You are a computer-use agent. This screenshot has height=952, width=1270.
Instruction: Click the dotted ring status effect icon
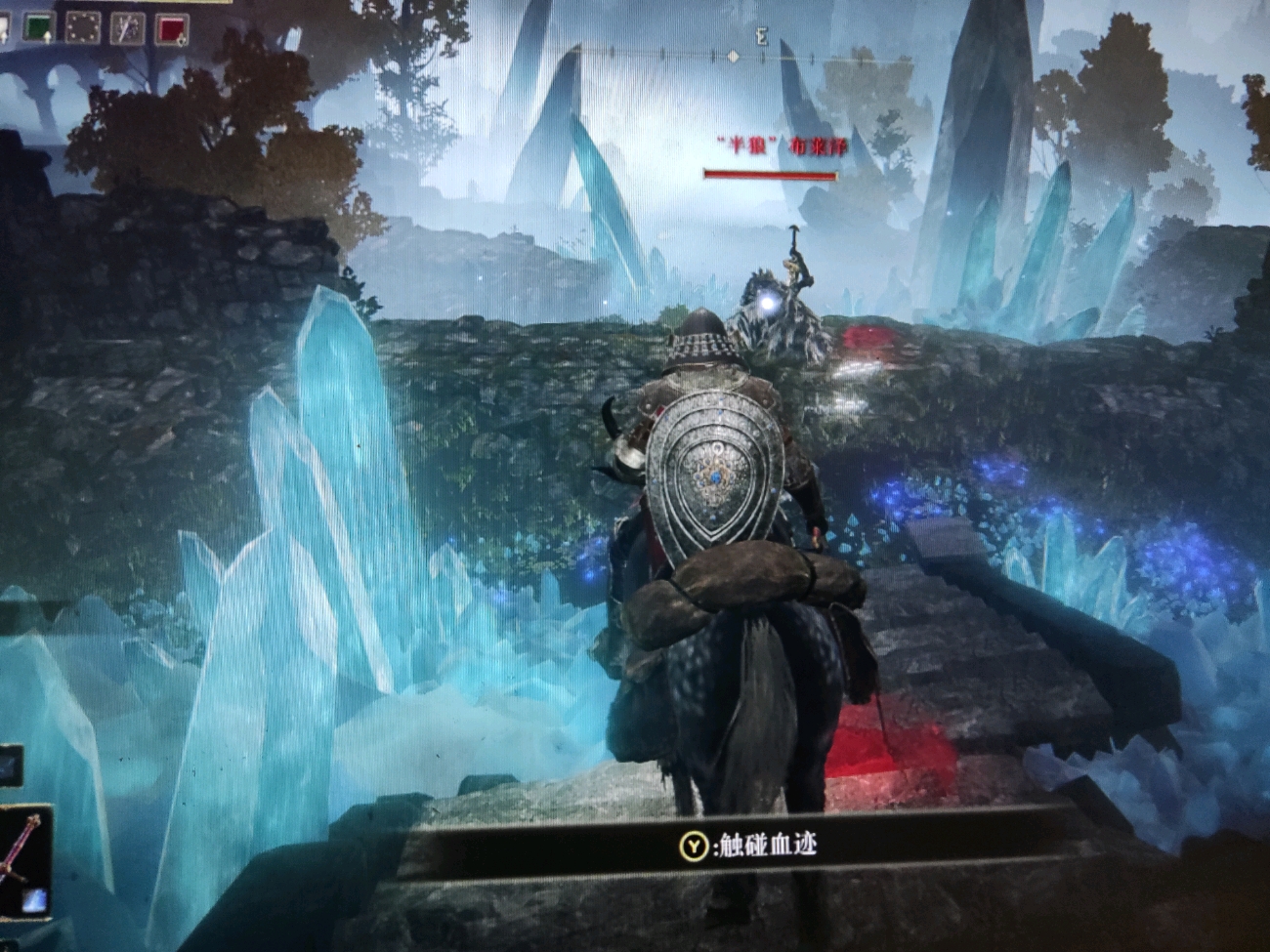point(82,27)
